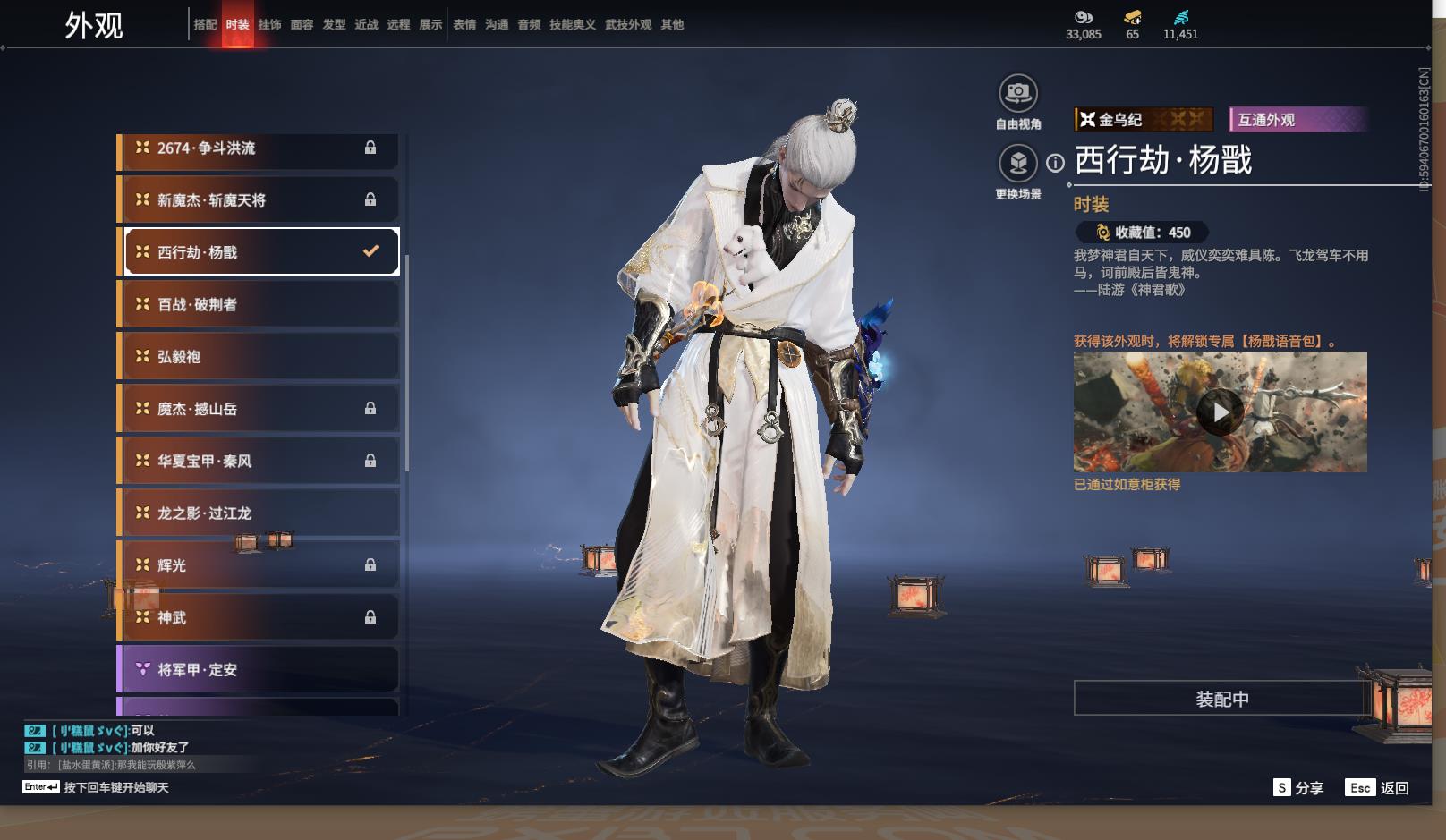Click the 装配中 equip button
This screenshot has width=1446, height=840.
(x=1221, y=699)
